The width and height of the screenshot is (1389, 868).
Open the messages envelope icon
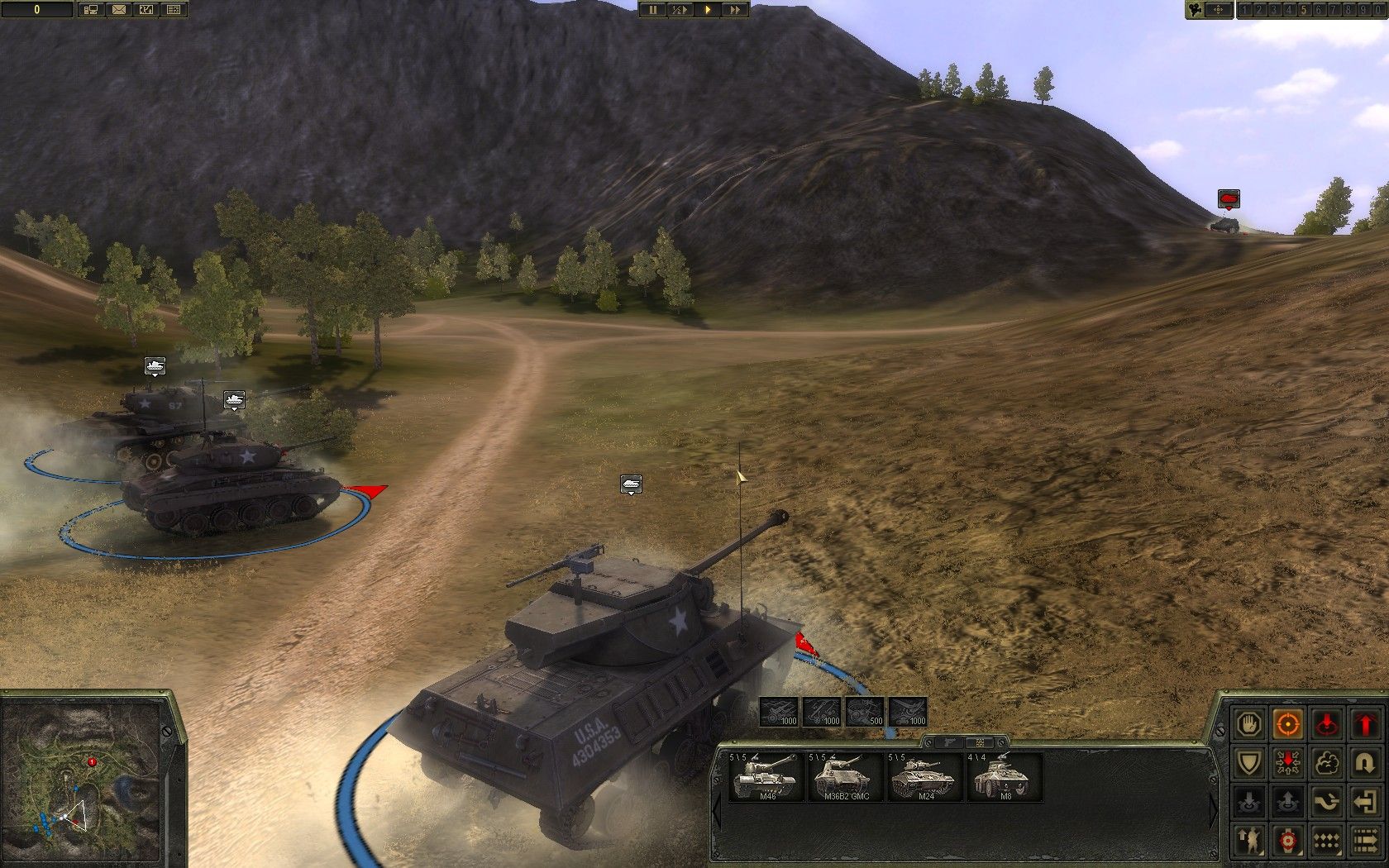coord(119,10)
